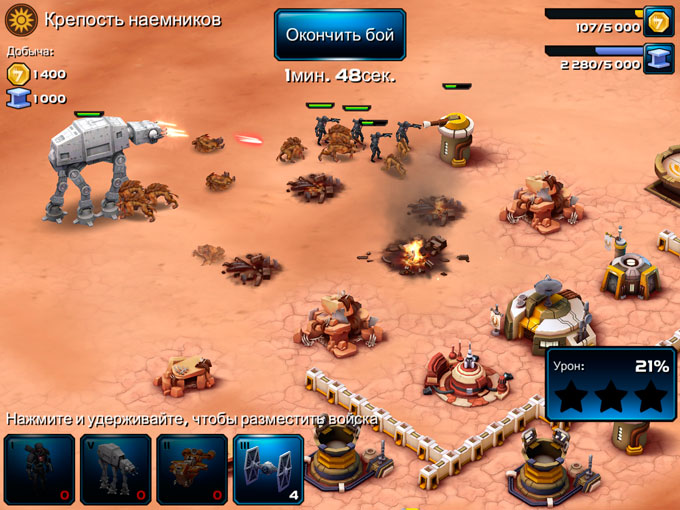Select the AT-AT walker troop card
The width and height of the screenshot is (680, 510).
click(x=116, y=468)
